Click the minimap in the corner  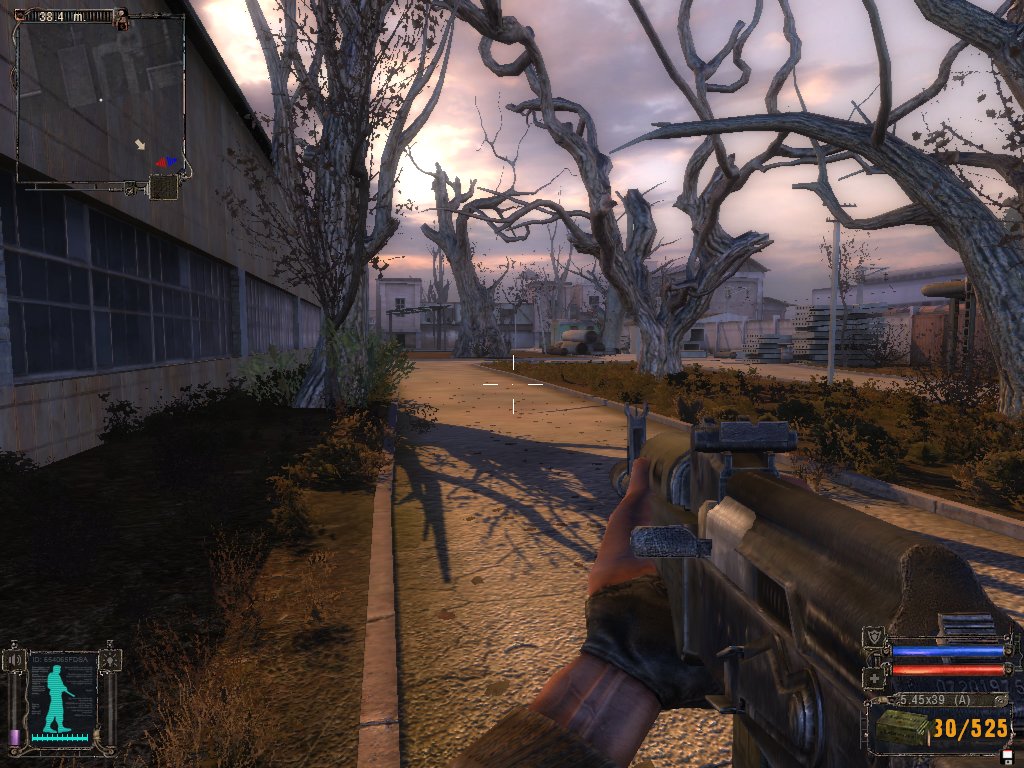100,98
